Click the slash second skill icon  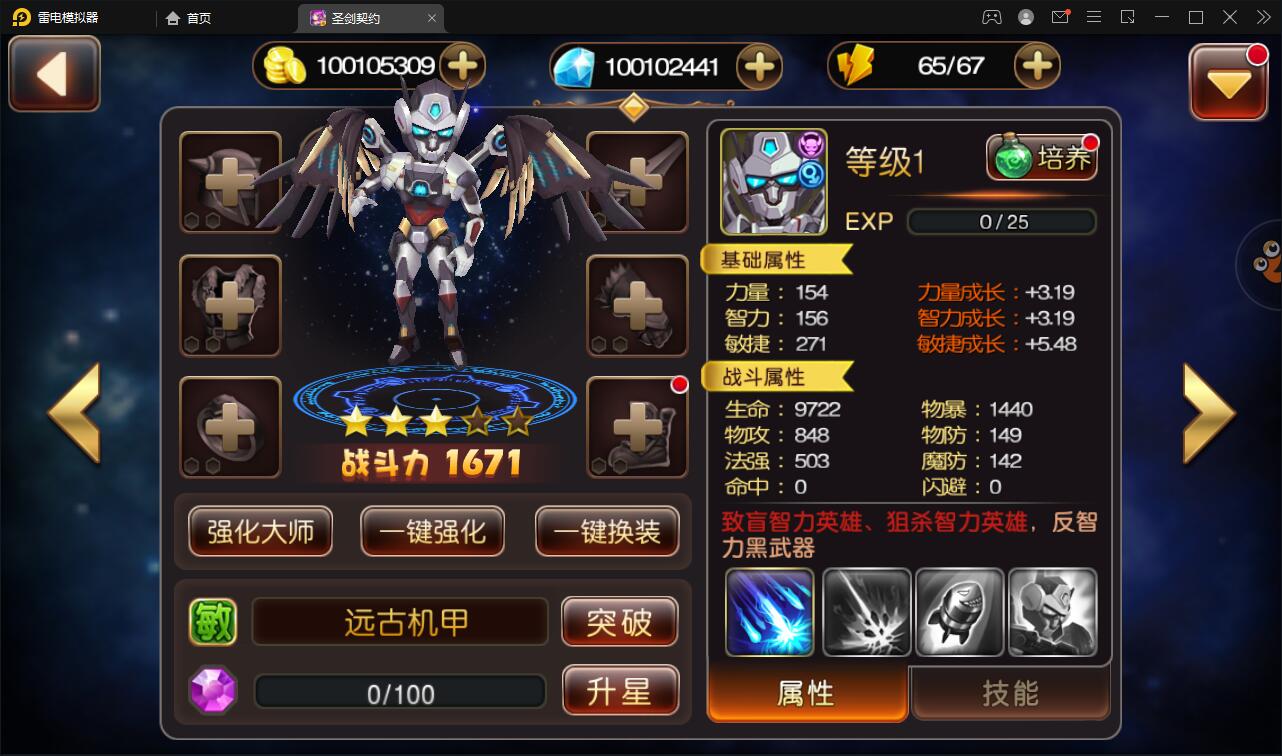866,611
